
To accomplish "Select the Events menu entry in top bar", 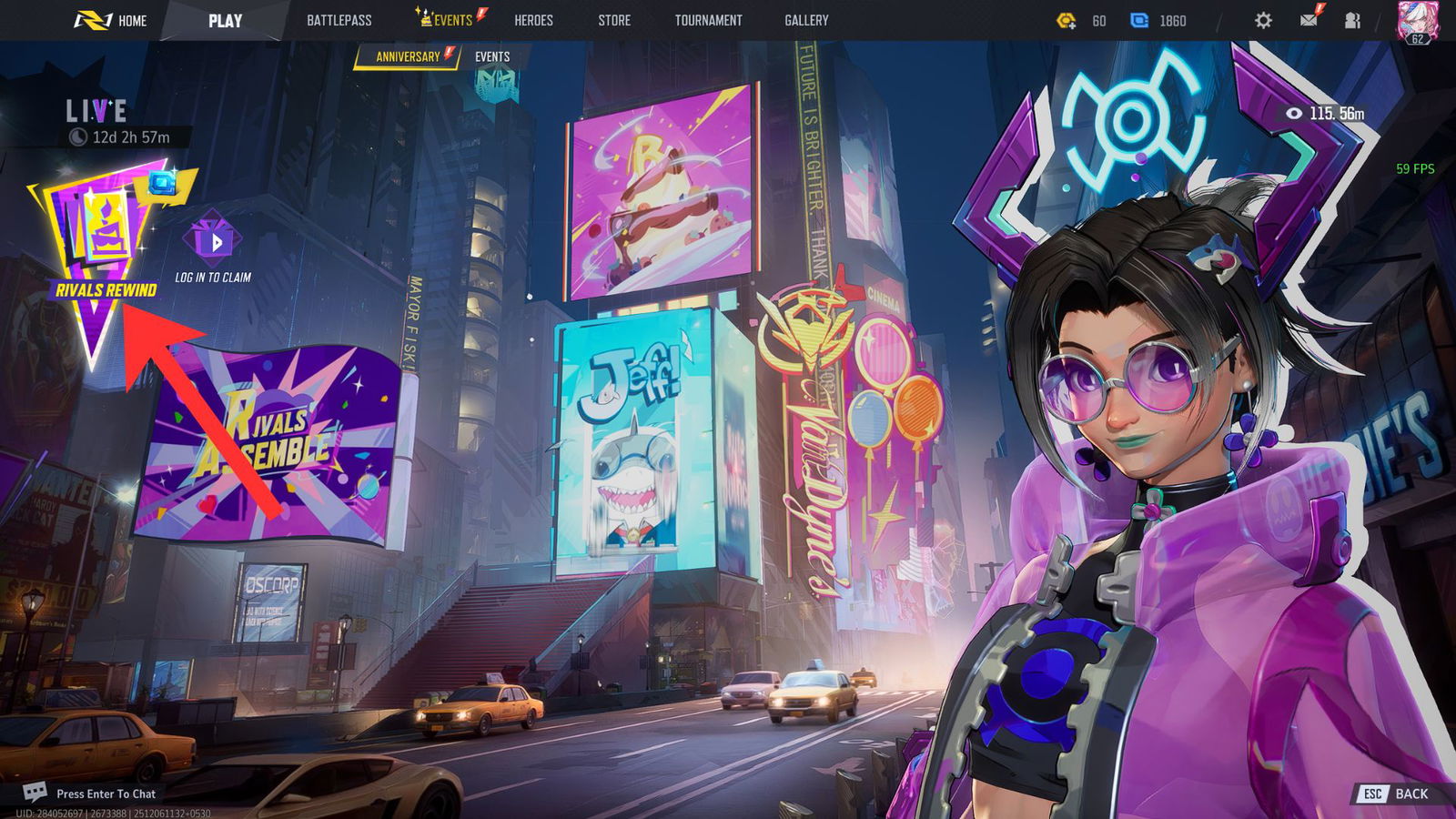I will point(450,20).
